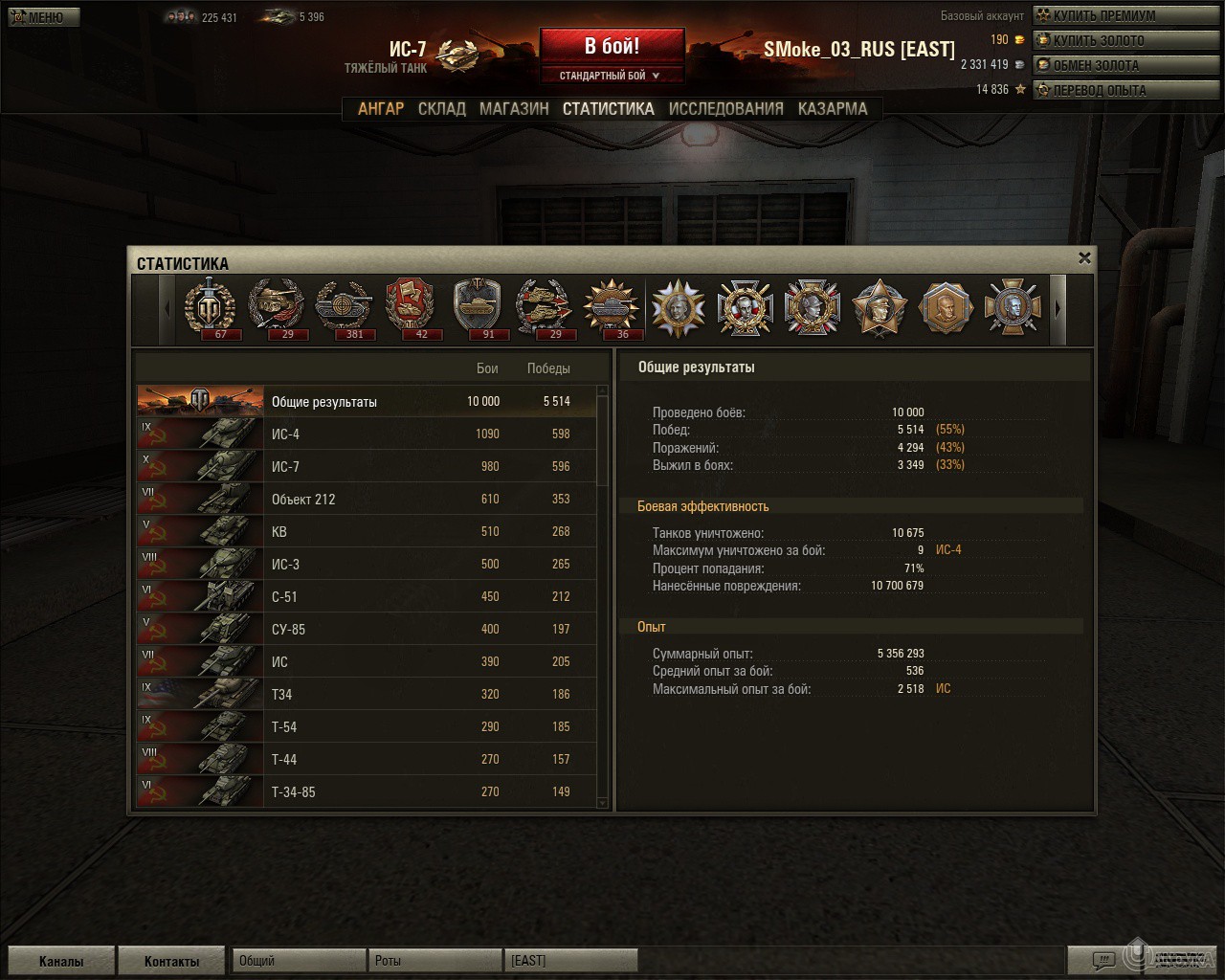The width and height of the screenshot is (1225, 980).
Task: Click Купить премиум button
Action: (x=1102, y=15)
